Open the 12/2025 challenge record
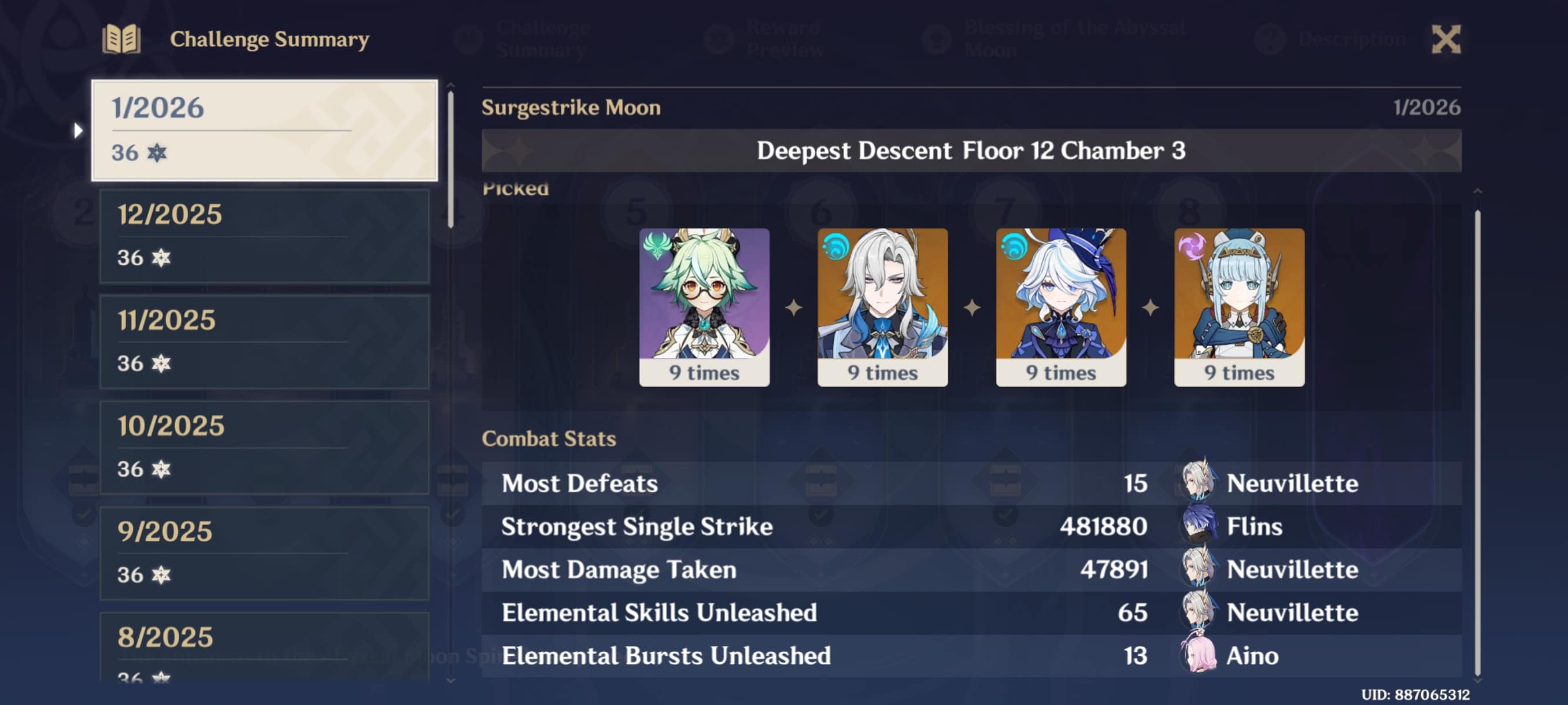Screen dimensions: 1568x705 (264, 236)
